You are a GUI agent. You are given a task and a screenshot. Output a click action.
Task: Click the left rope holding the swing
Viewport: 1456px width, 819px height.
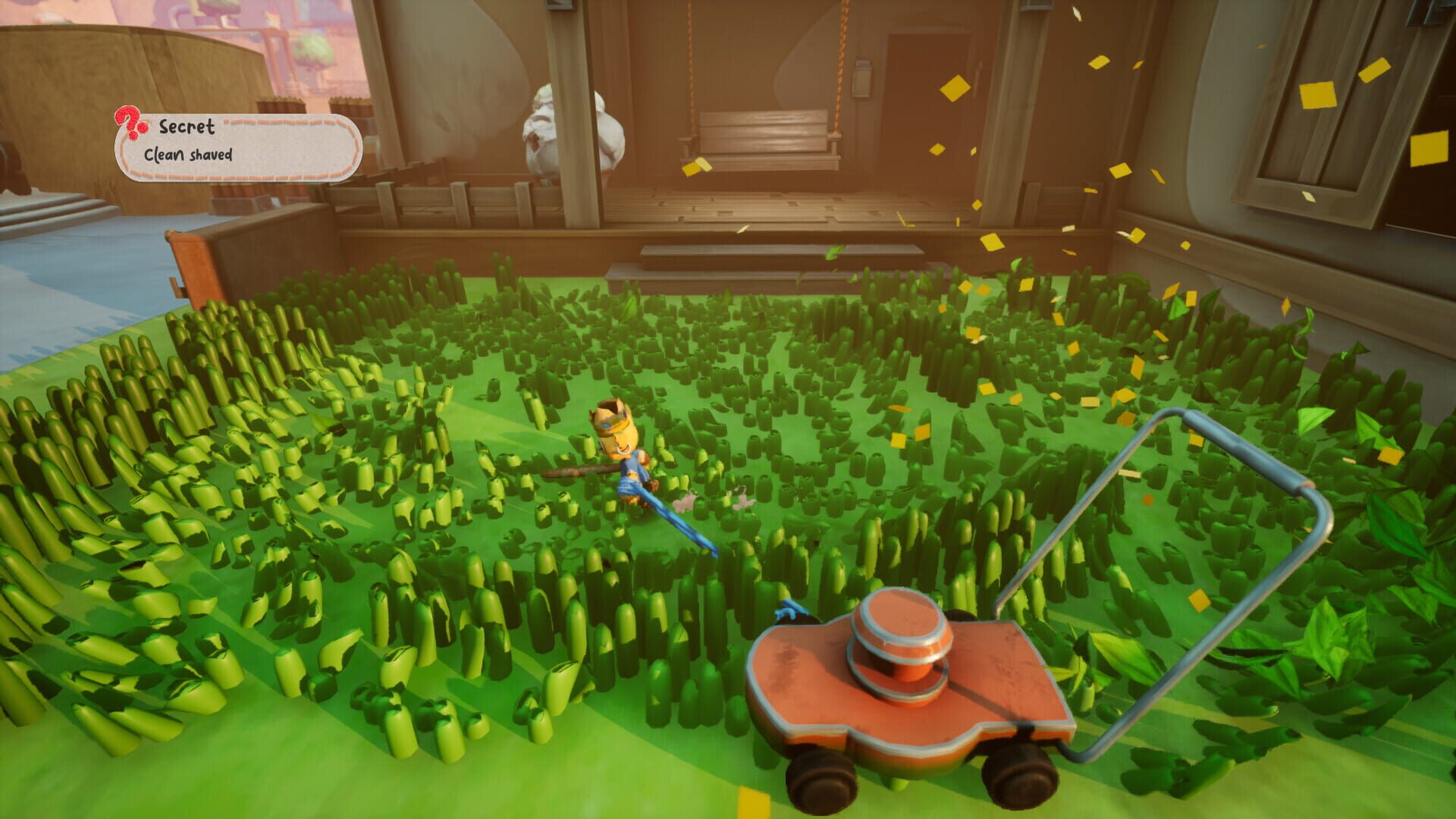[x=690, y=61]
